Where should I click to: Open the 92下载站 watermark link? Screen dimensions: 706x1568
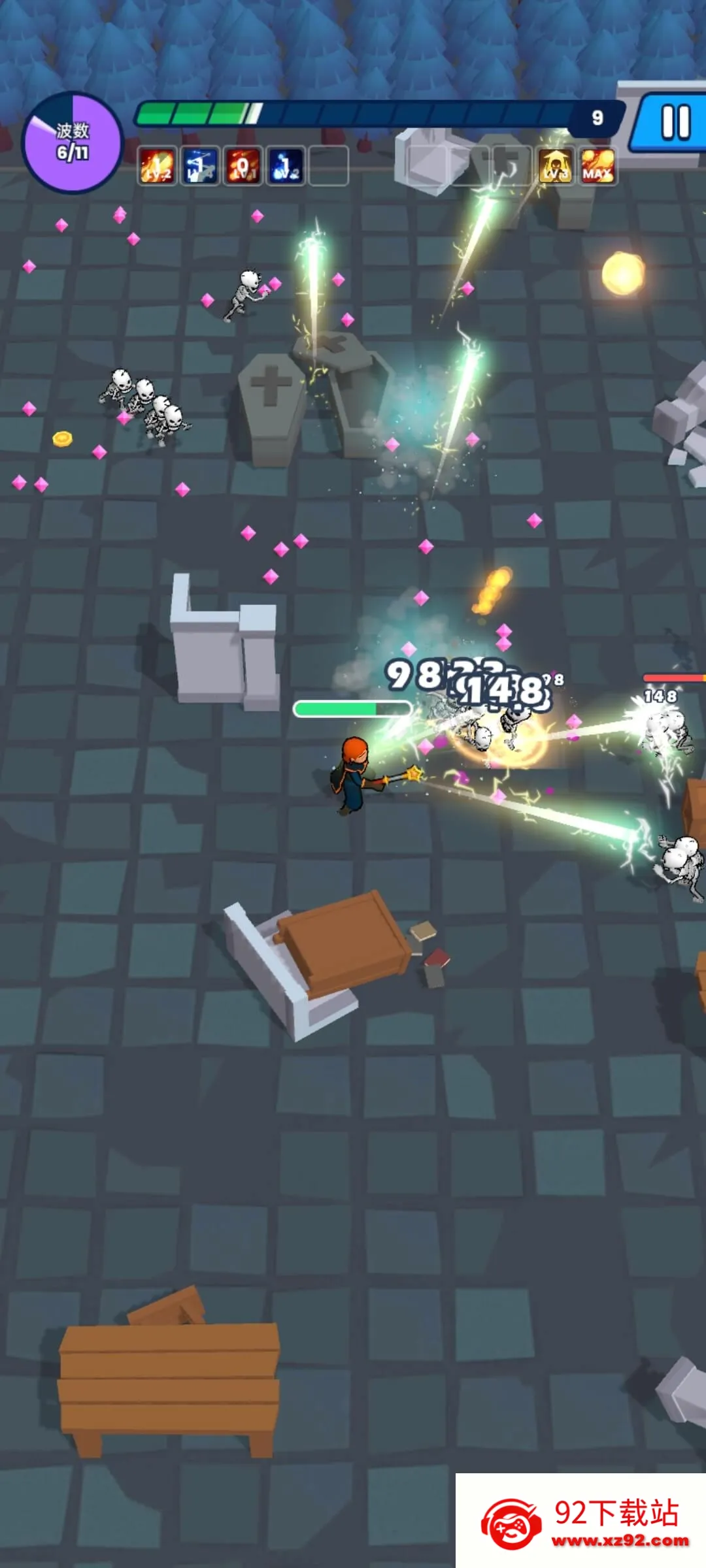click(580, 1520)
